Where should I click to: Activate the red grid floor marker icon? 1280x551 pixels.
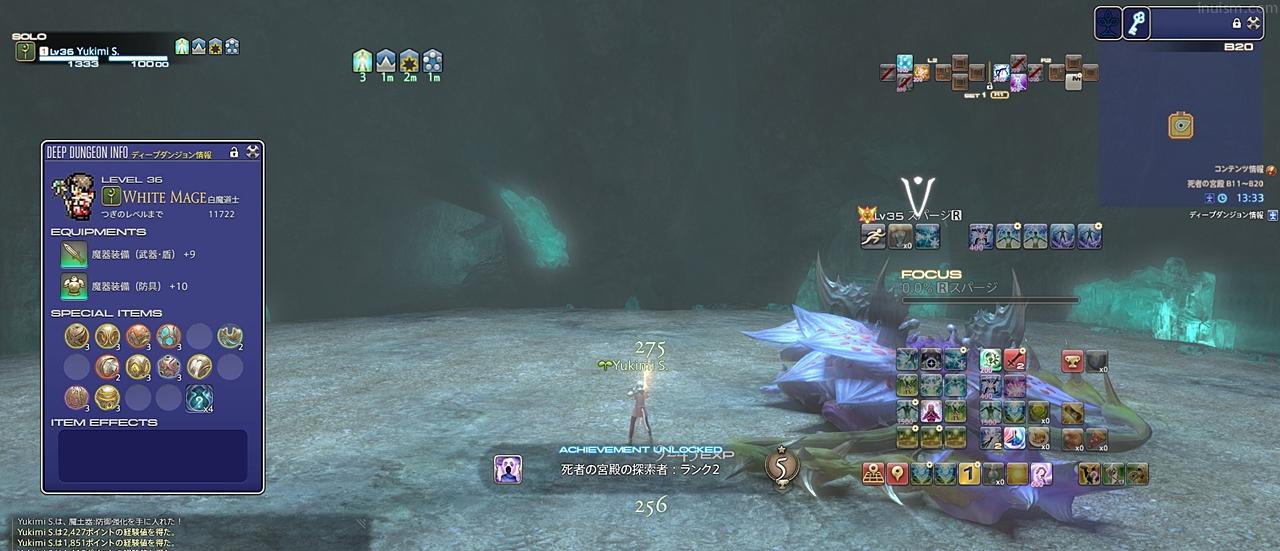coord(873,474)
